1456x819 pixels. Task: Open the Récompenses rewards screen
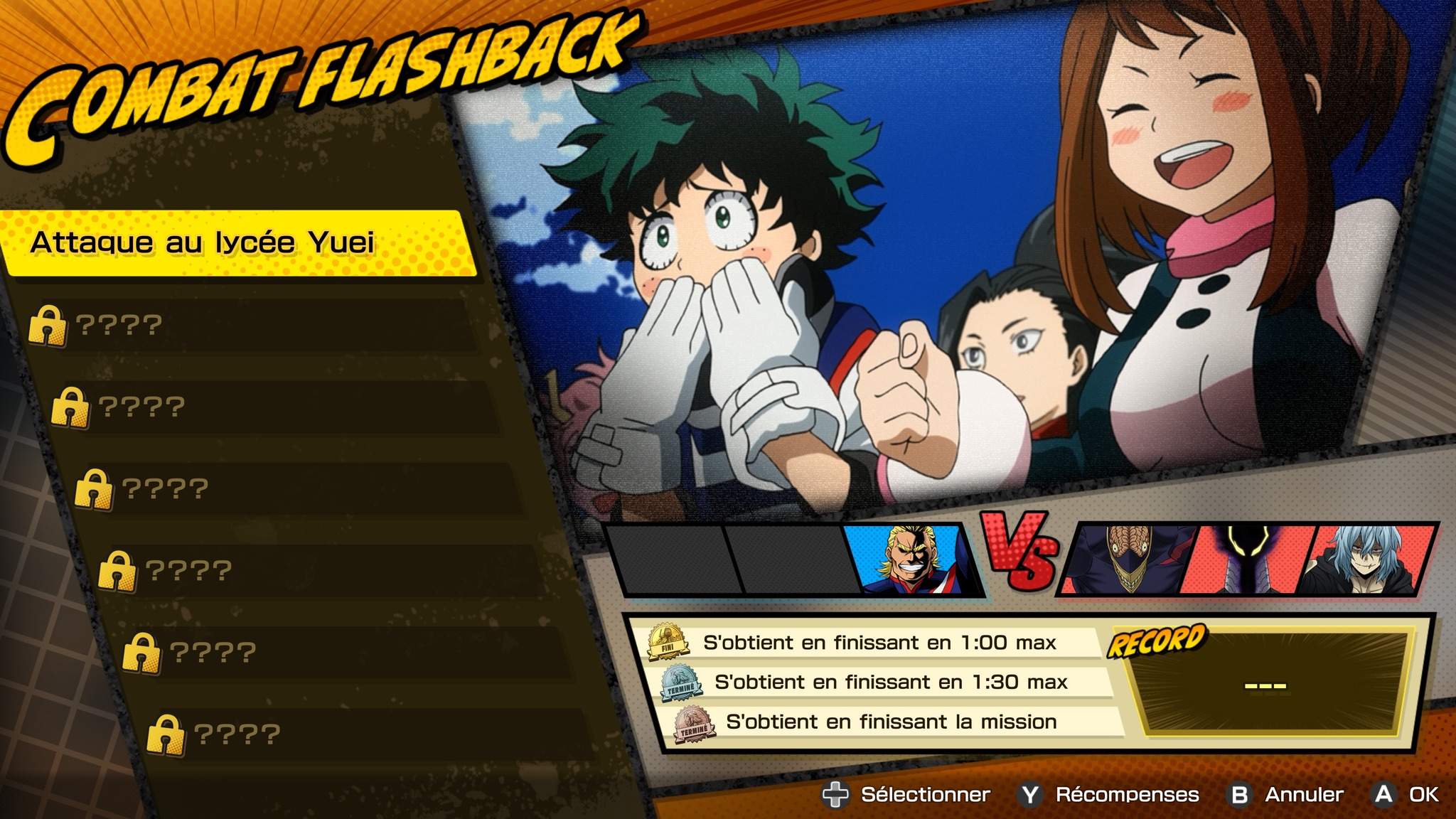coord(1110,794)
